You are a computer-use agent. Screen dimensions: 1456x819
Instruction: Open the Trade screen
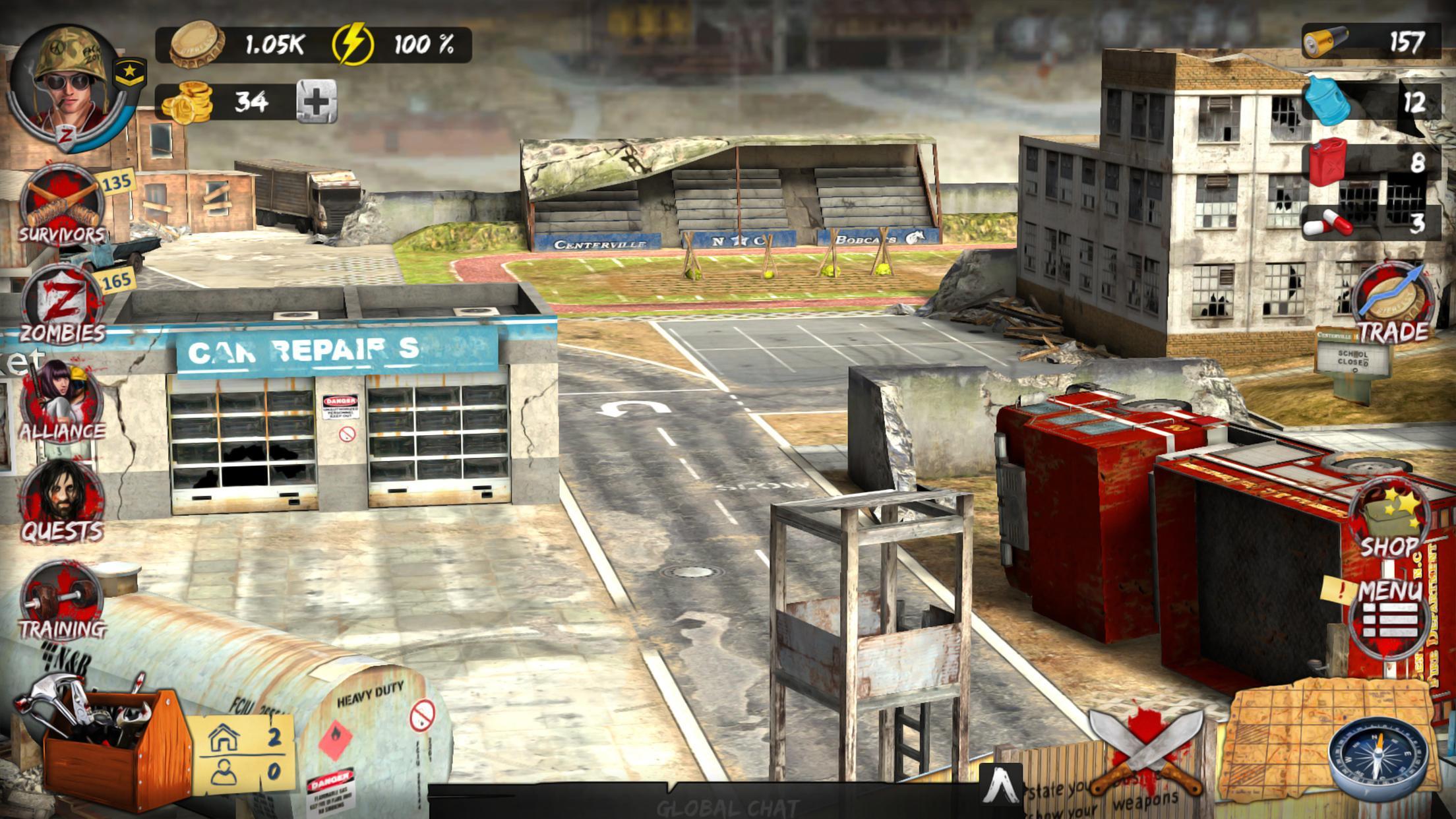pyautogui.click(x=1393, y=305)
